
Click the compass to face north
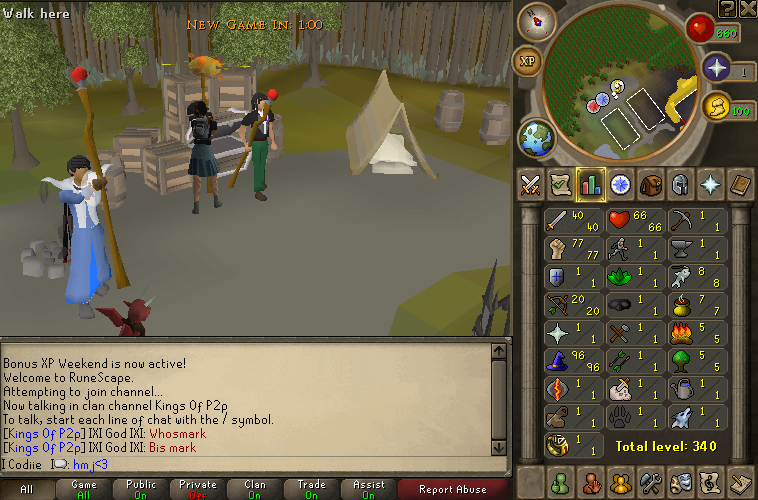pyautogui.click(x=536, y=22)
